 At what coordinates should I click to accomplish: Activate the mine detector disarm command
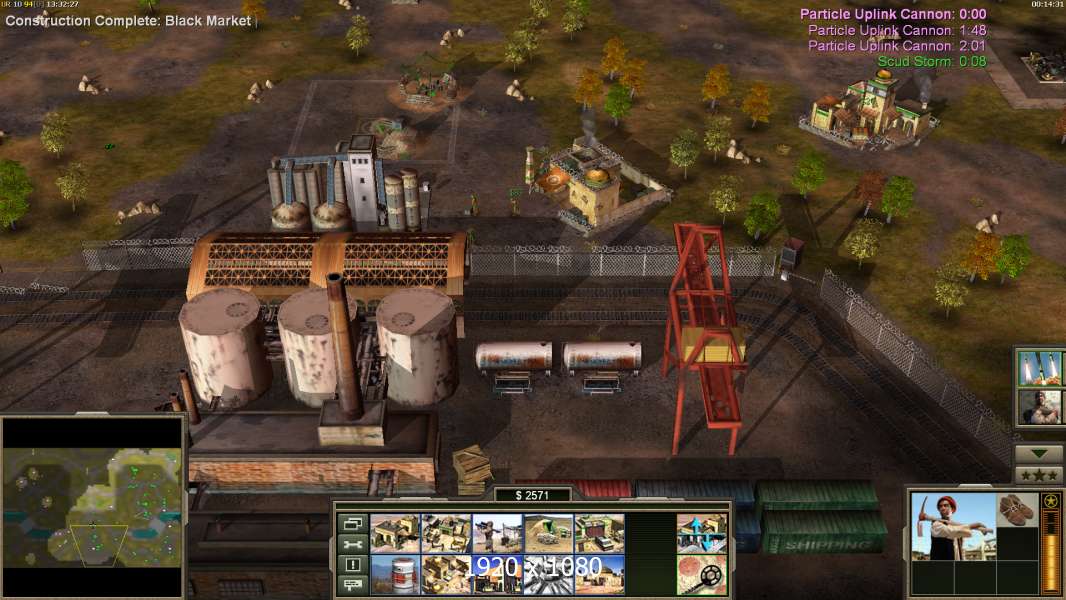[x=701, y=574]
